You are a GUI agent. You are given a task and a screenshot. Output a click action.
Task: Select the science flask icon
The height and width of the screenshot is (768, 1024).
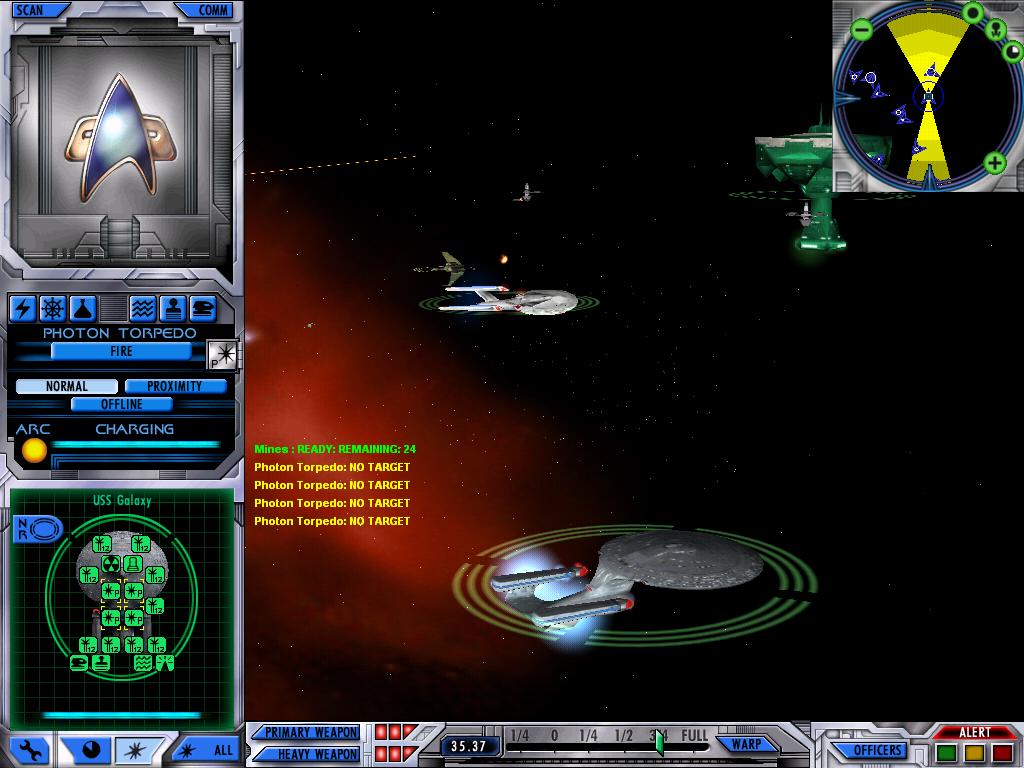click(81, 308)
